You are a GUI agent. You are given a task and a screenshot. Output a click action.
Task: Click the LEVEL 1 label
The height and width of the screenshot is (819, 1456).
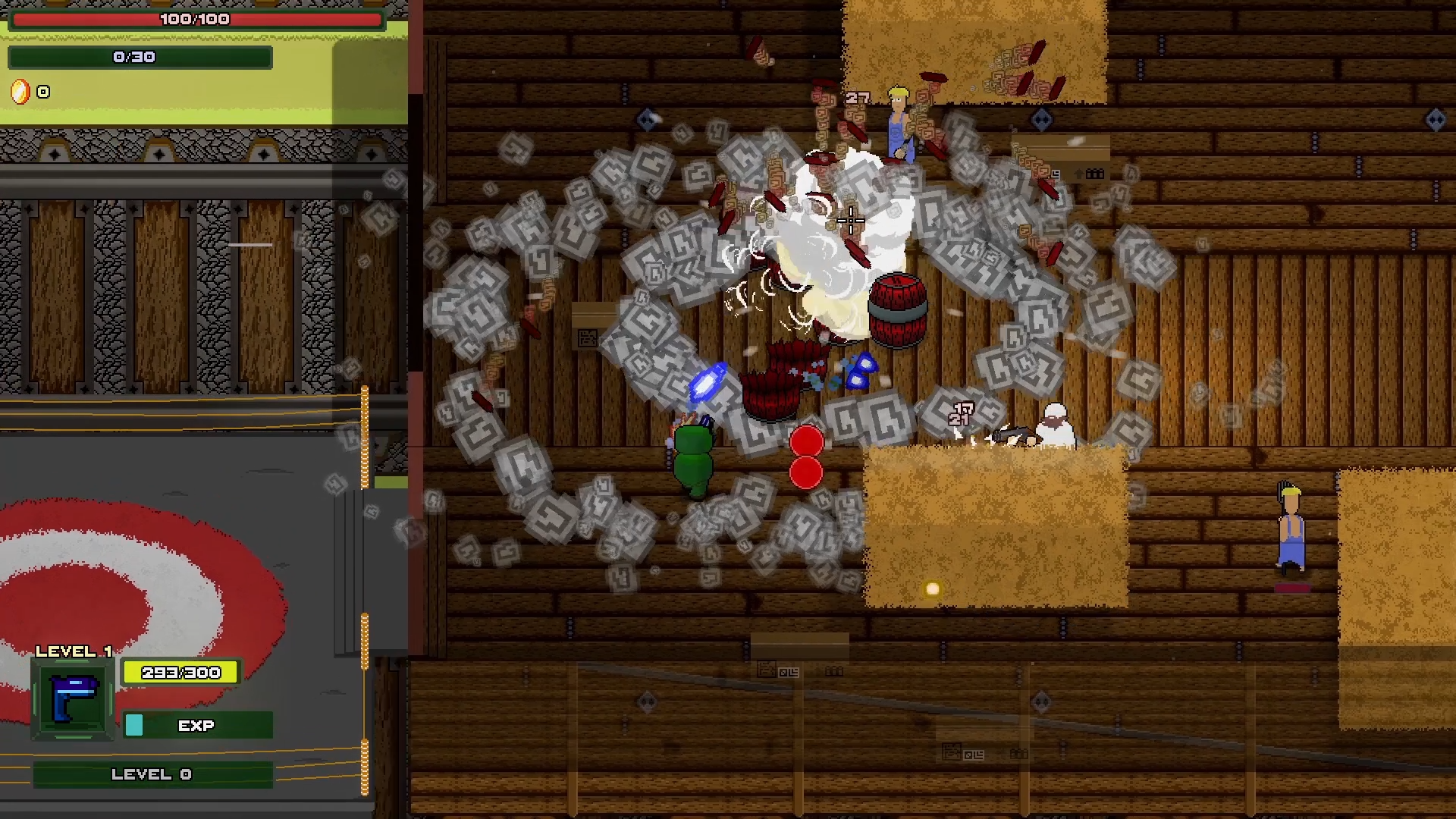(74, 651)
